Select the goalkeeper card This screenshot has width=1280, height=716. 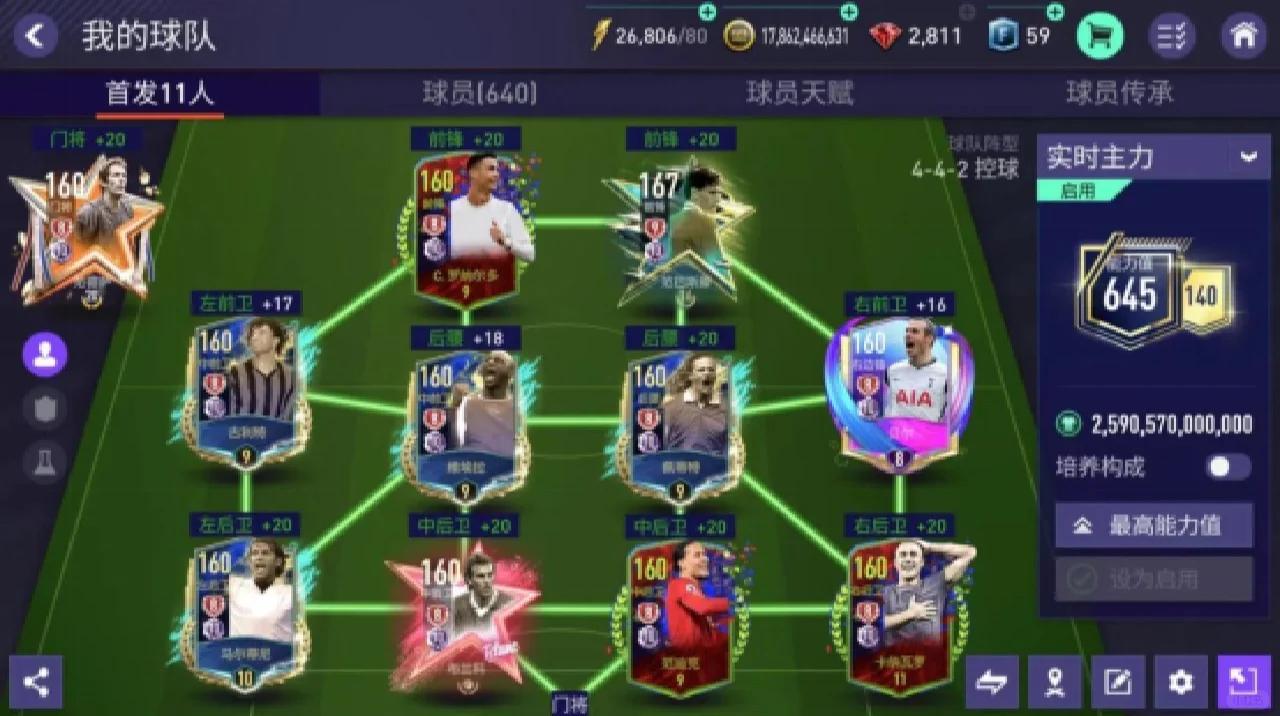coord(85,230)
